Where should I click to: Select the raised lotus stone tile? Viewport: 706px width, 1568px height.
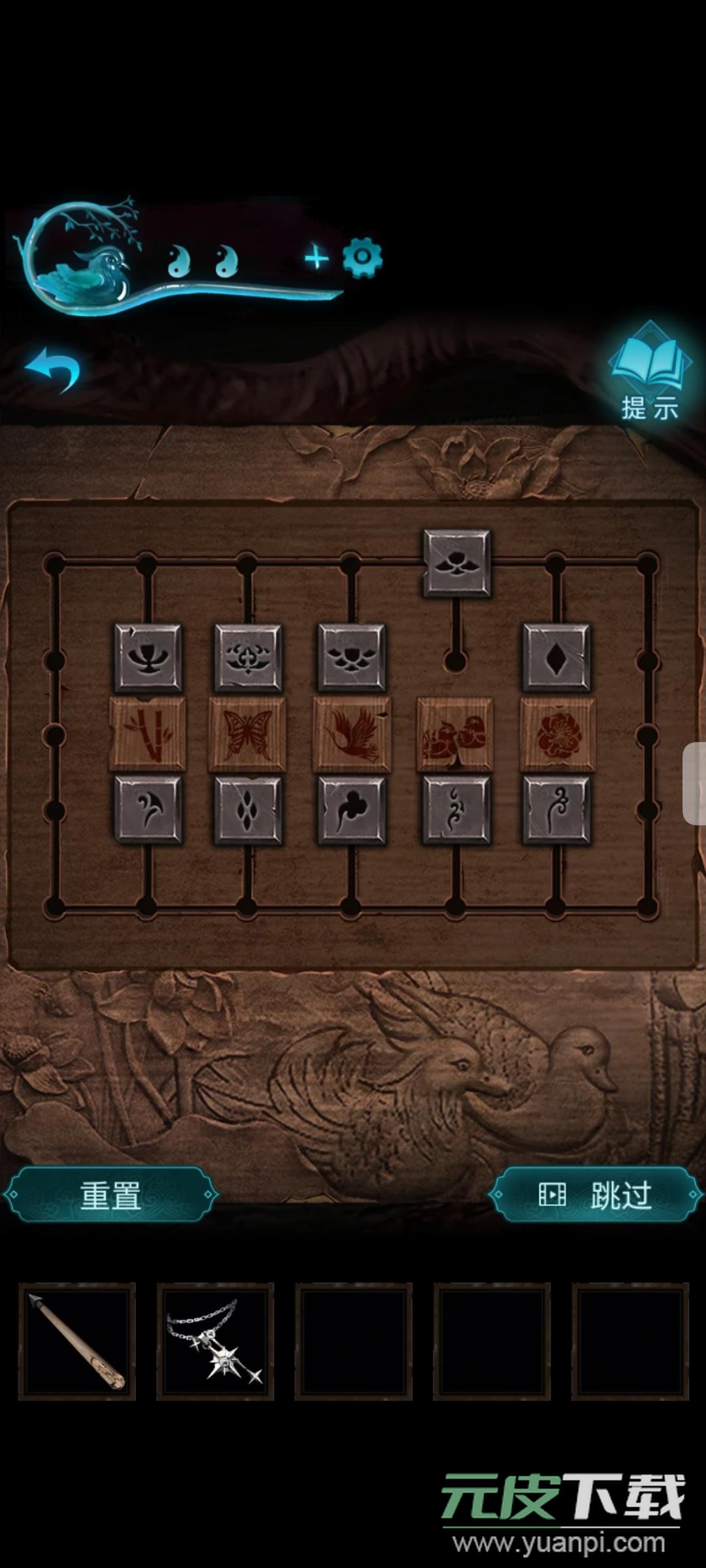pyautogui.click(x=457, y=563)
